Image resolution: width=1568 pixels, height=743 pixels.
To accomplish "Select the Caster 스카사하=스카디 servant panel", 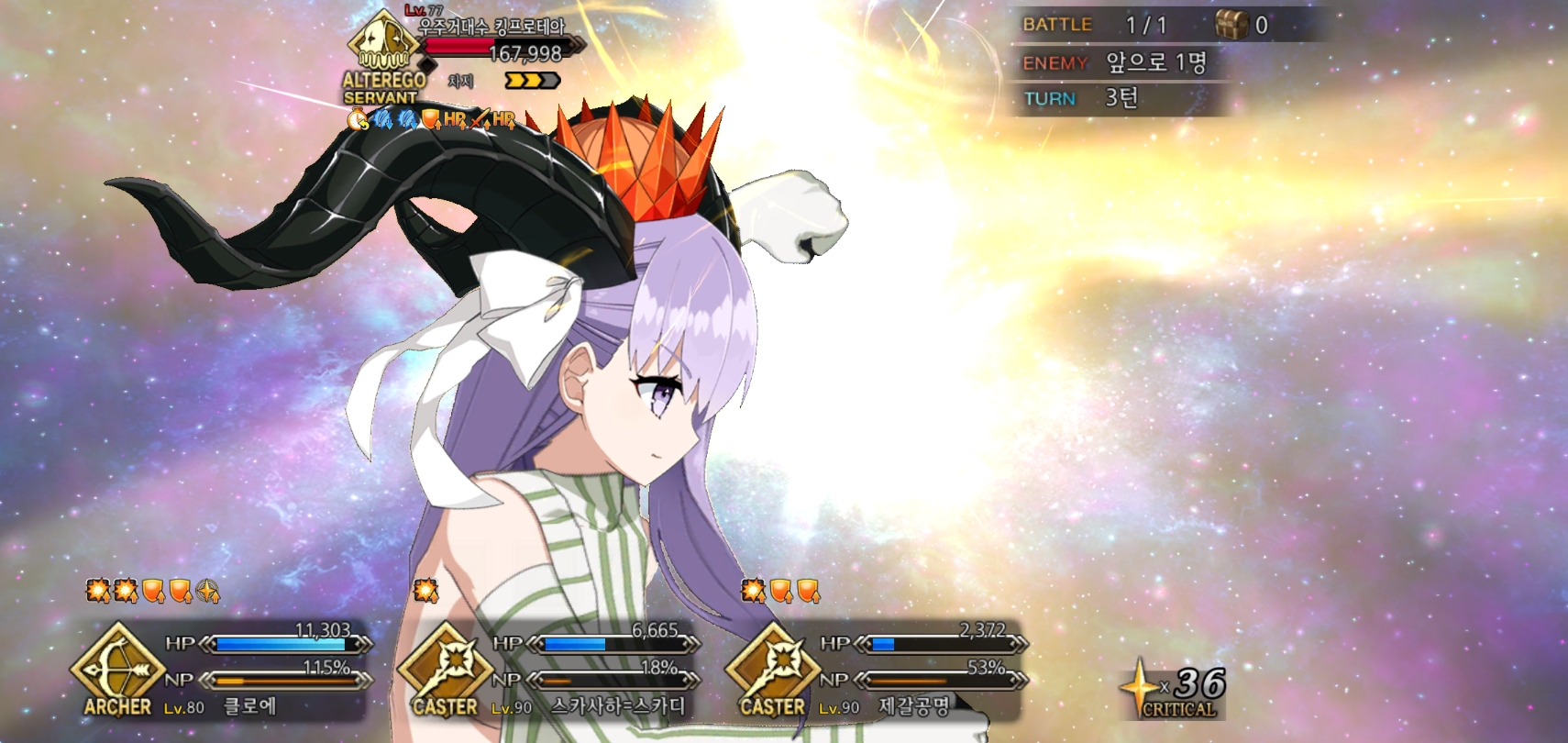I will 552,670.
